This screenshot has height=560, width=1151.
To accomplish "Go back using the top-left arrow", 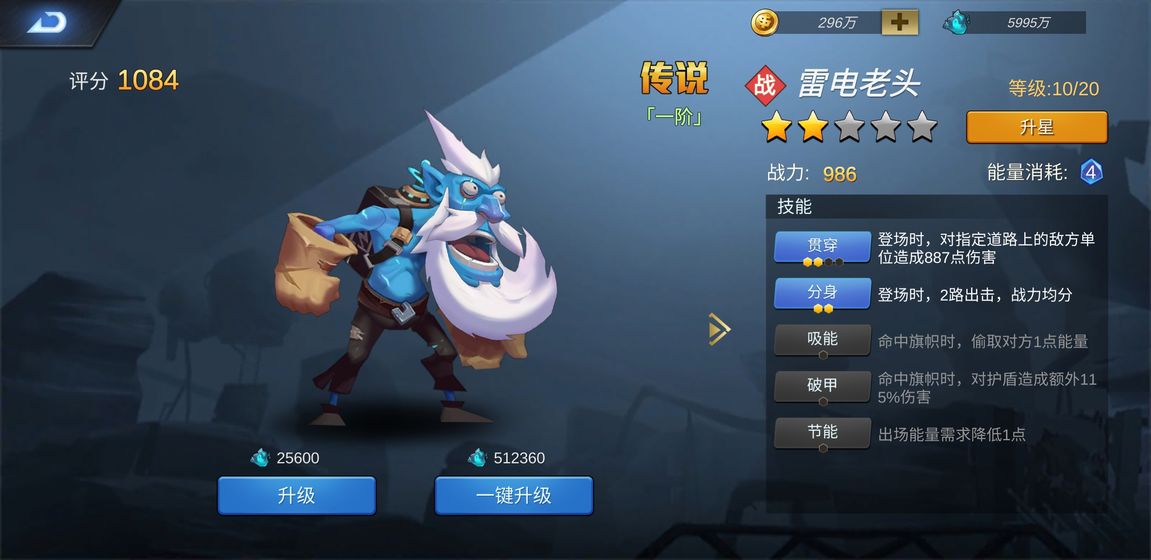I will tap(46, 22).
